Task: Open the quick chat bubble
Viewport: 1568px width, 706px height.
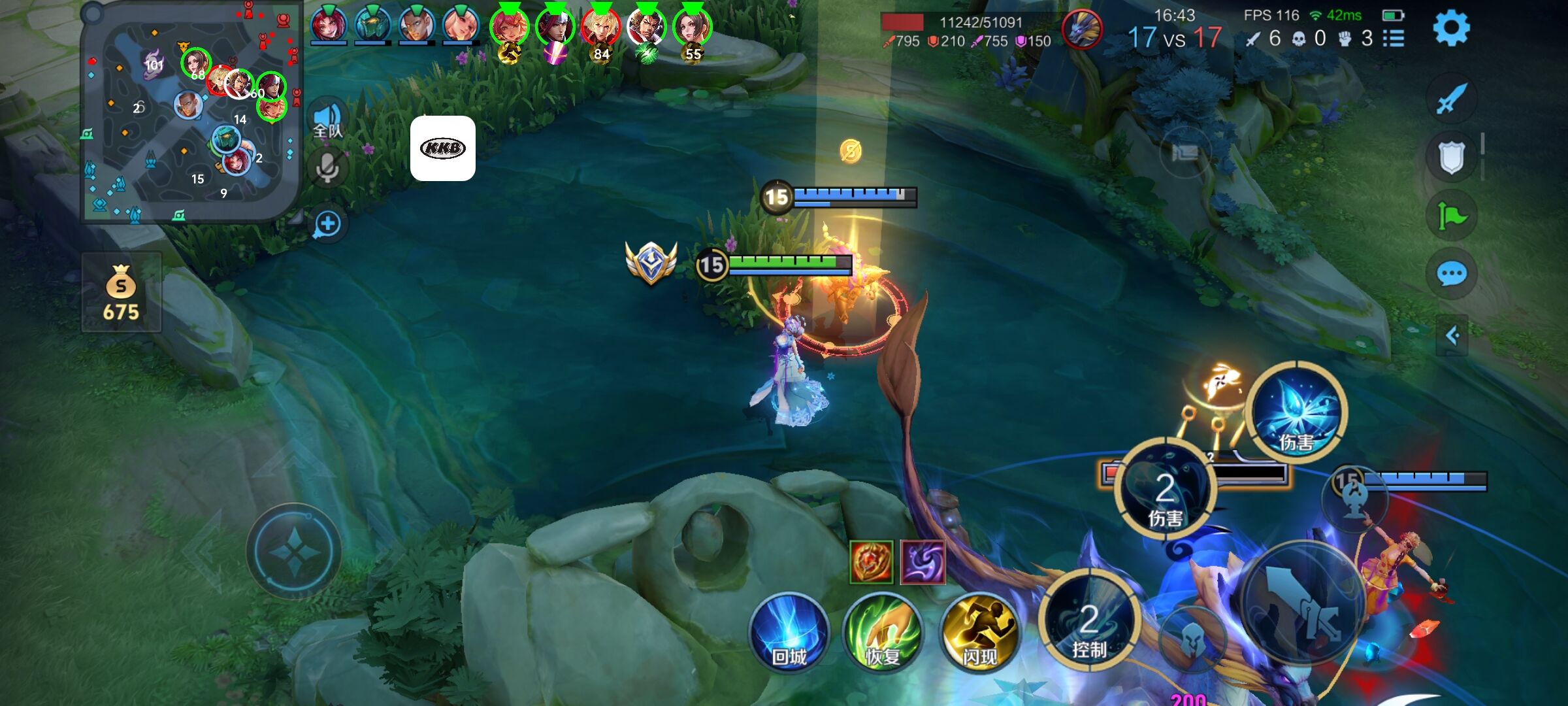Action: click(x=1451, y=274)
